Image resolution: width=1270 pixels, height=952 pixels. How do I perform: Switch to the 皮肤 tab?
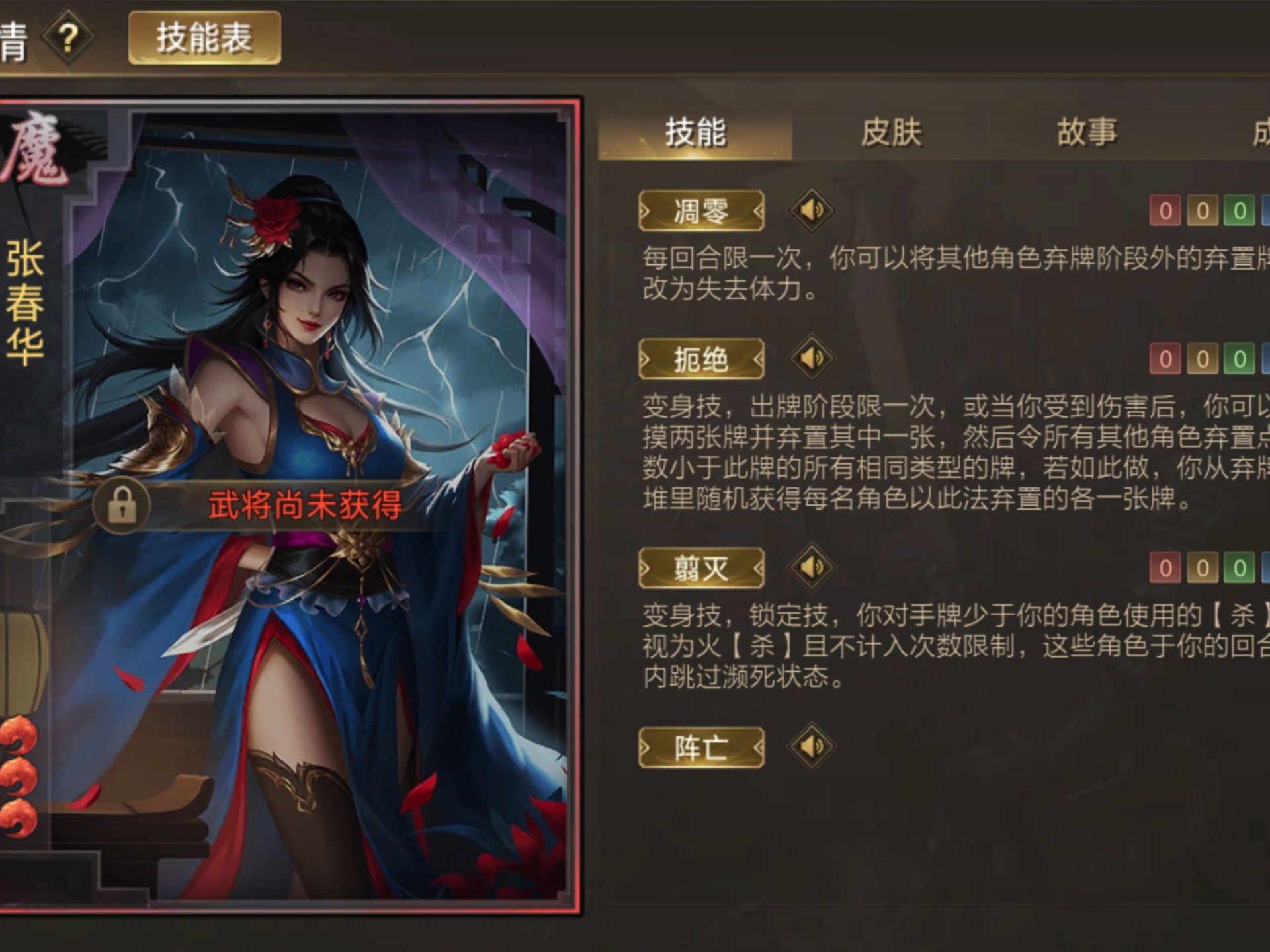893,131
